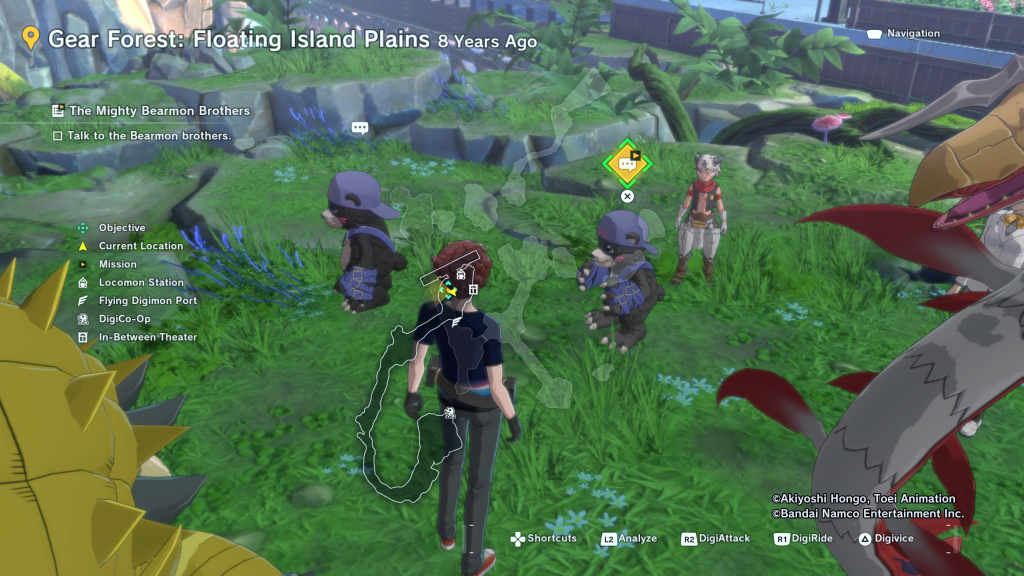The image size is (1024, 576).
Task: Click the white speech bubble talk marker
Action: coord(360,128)
